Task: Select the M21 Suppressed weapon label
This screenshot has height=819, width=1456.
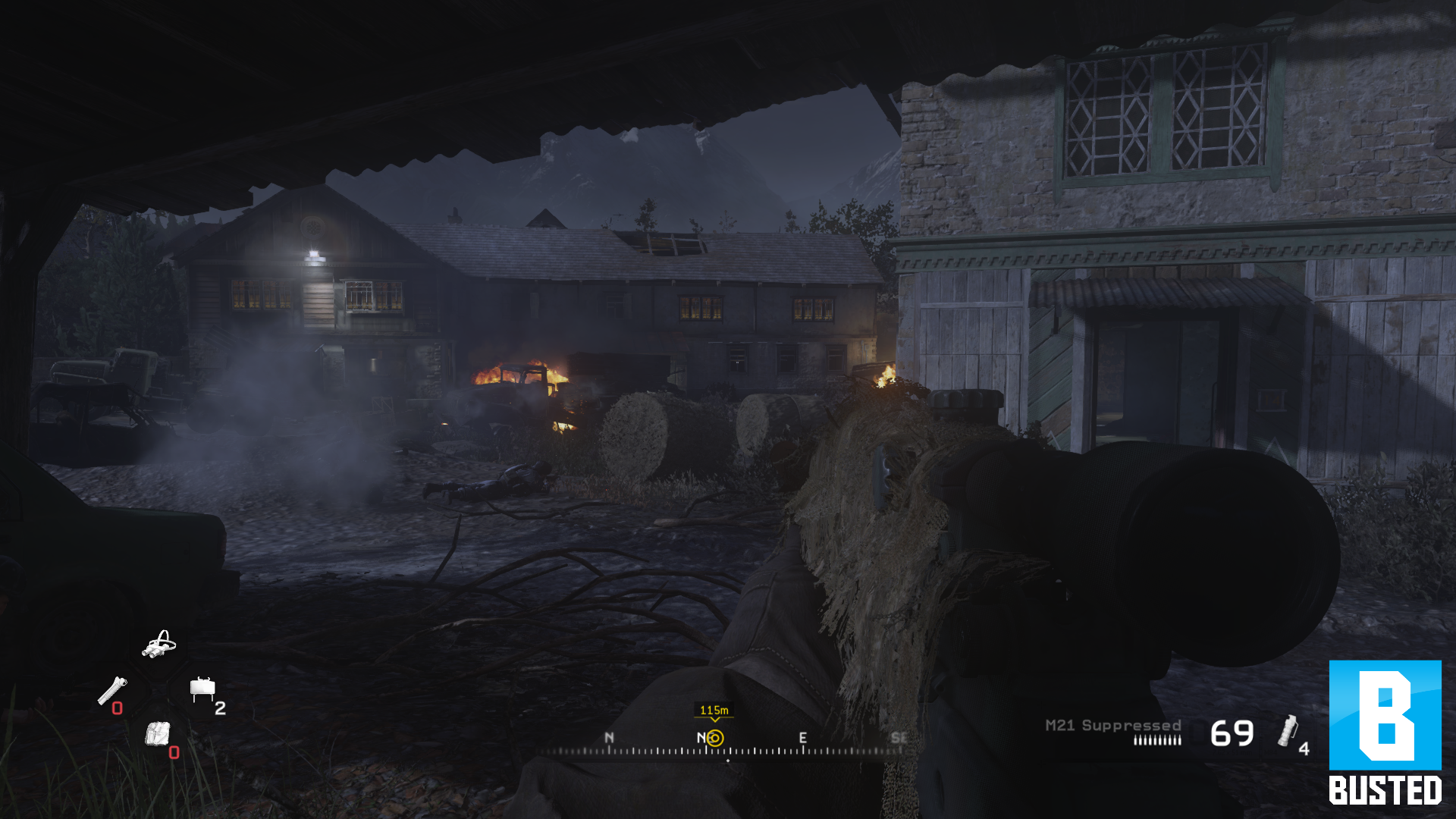Action: (x=1112, y=726)
